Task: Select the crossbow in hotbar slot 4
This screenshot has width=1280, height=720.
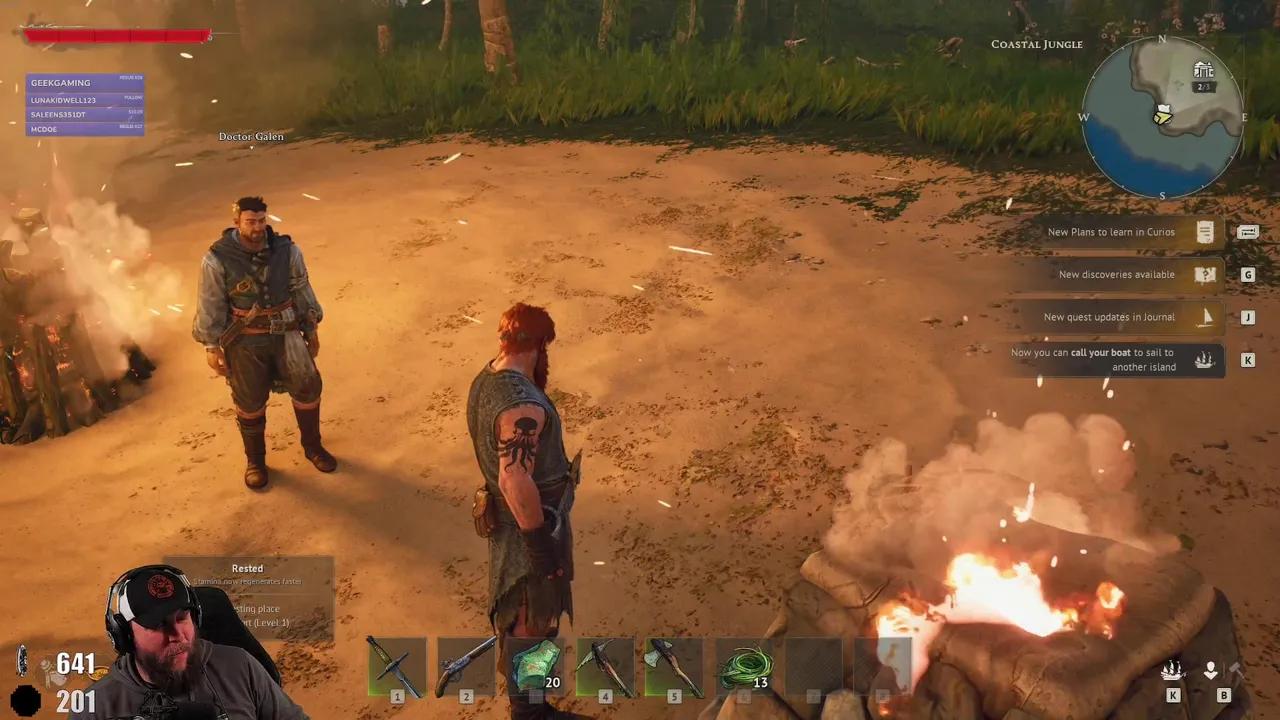Action: (x=605, y=665)
